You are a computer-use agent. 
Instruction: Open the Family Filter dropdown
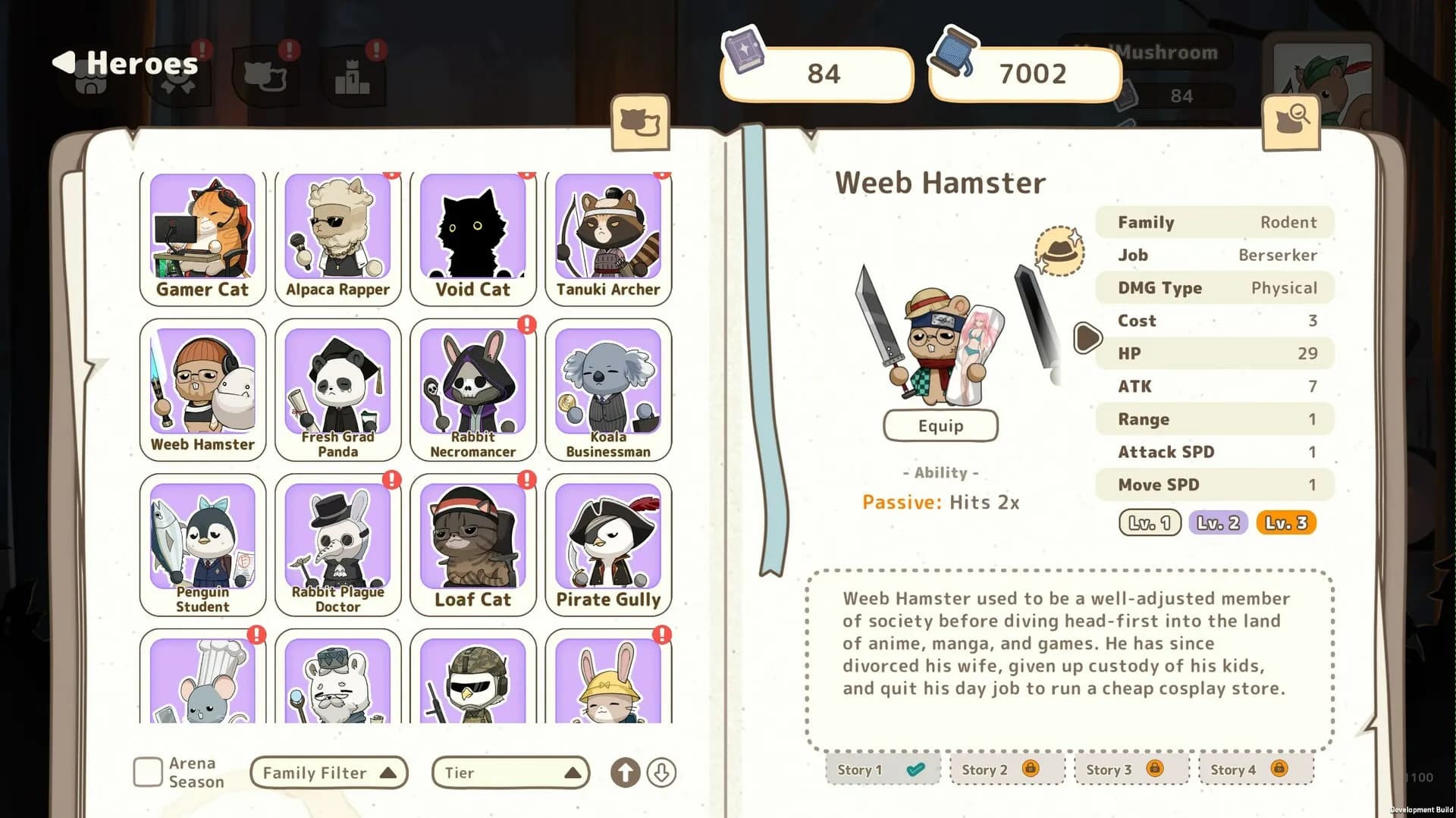pyautogui.click(x=328, y=773)
